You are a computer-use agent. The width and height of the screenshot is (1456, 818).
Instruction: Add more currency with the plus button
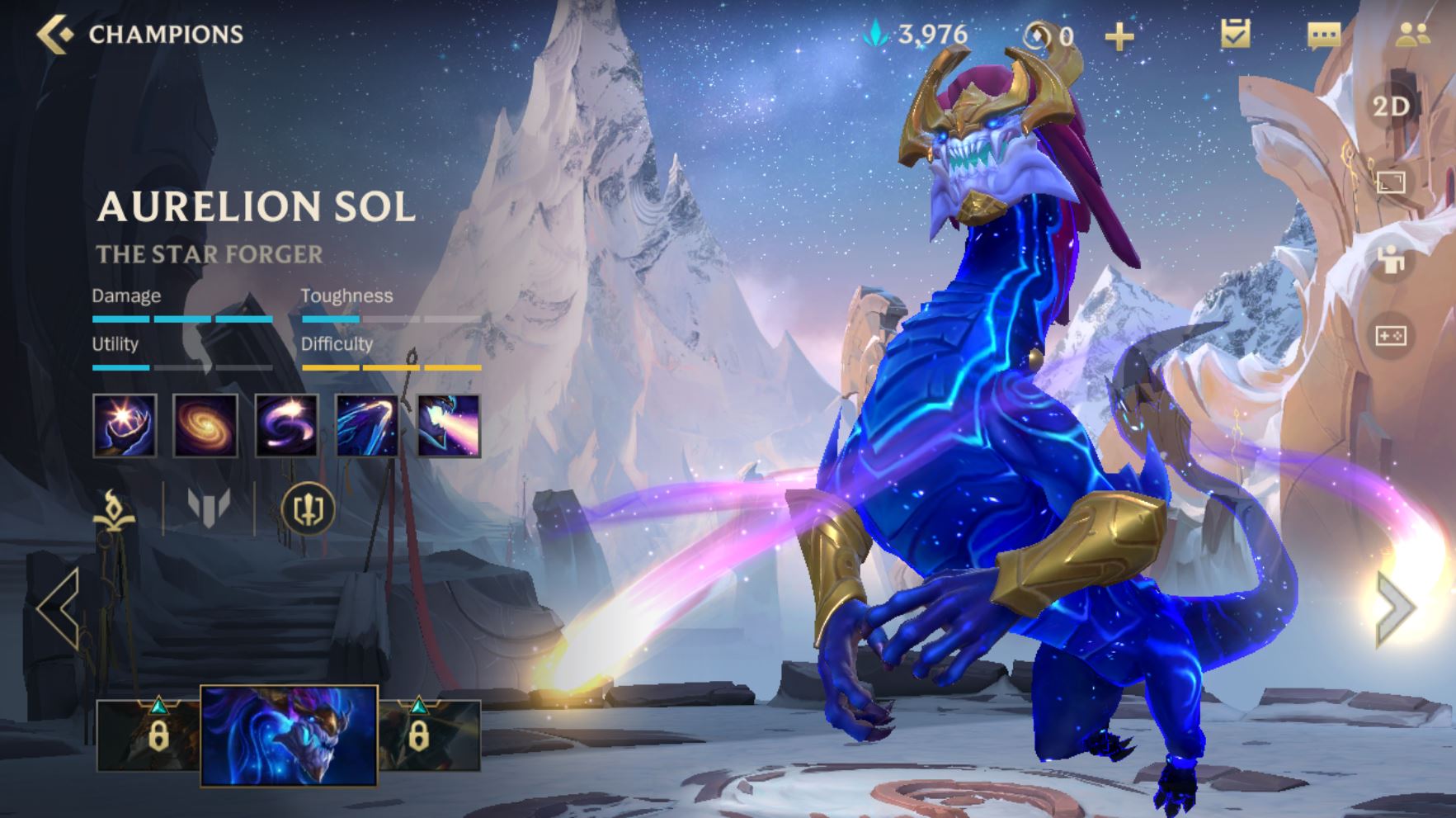(1119, 36)
